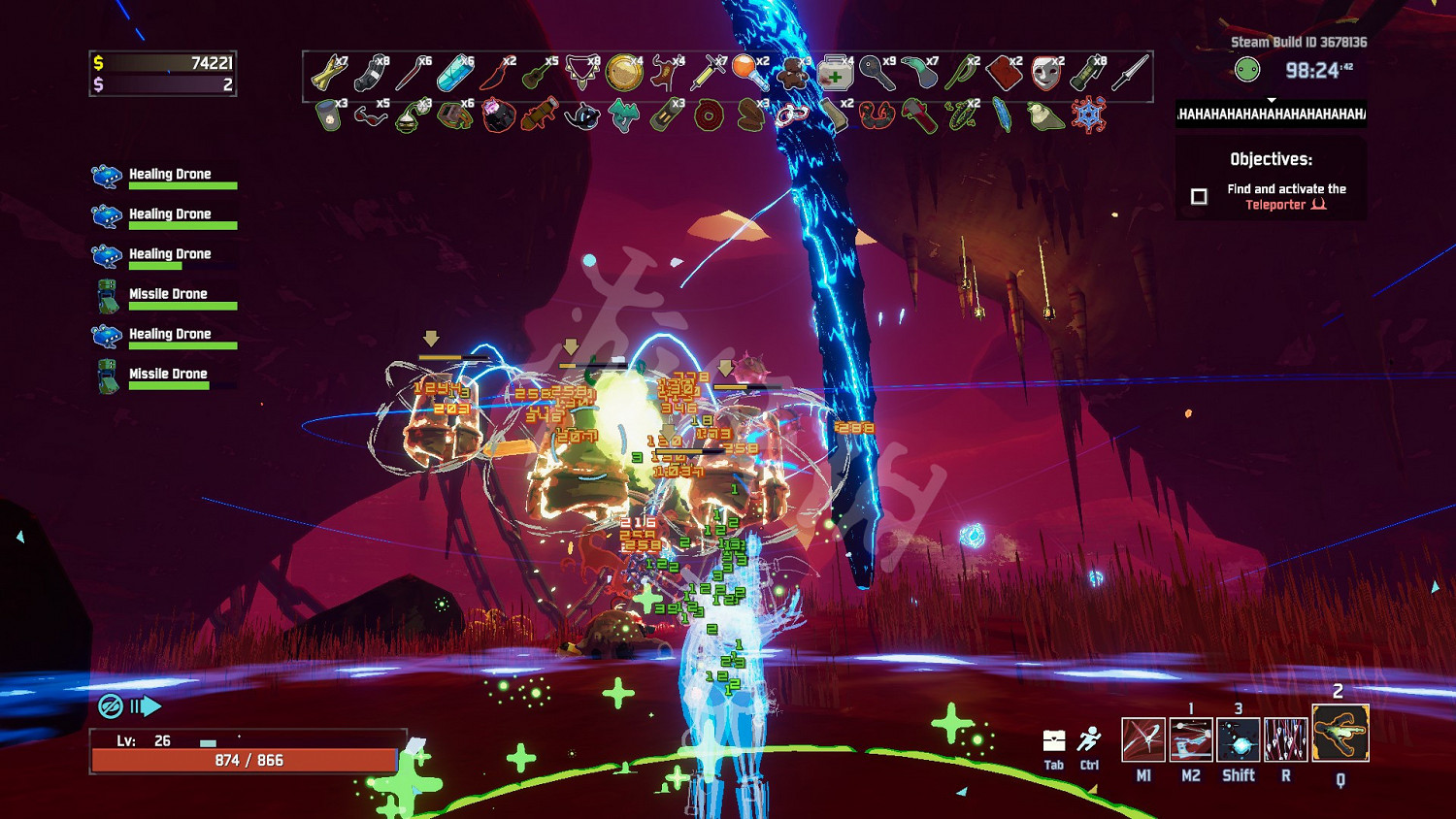Click the teddy bear item icon

tap(794, 74)
